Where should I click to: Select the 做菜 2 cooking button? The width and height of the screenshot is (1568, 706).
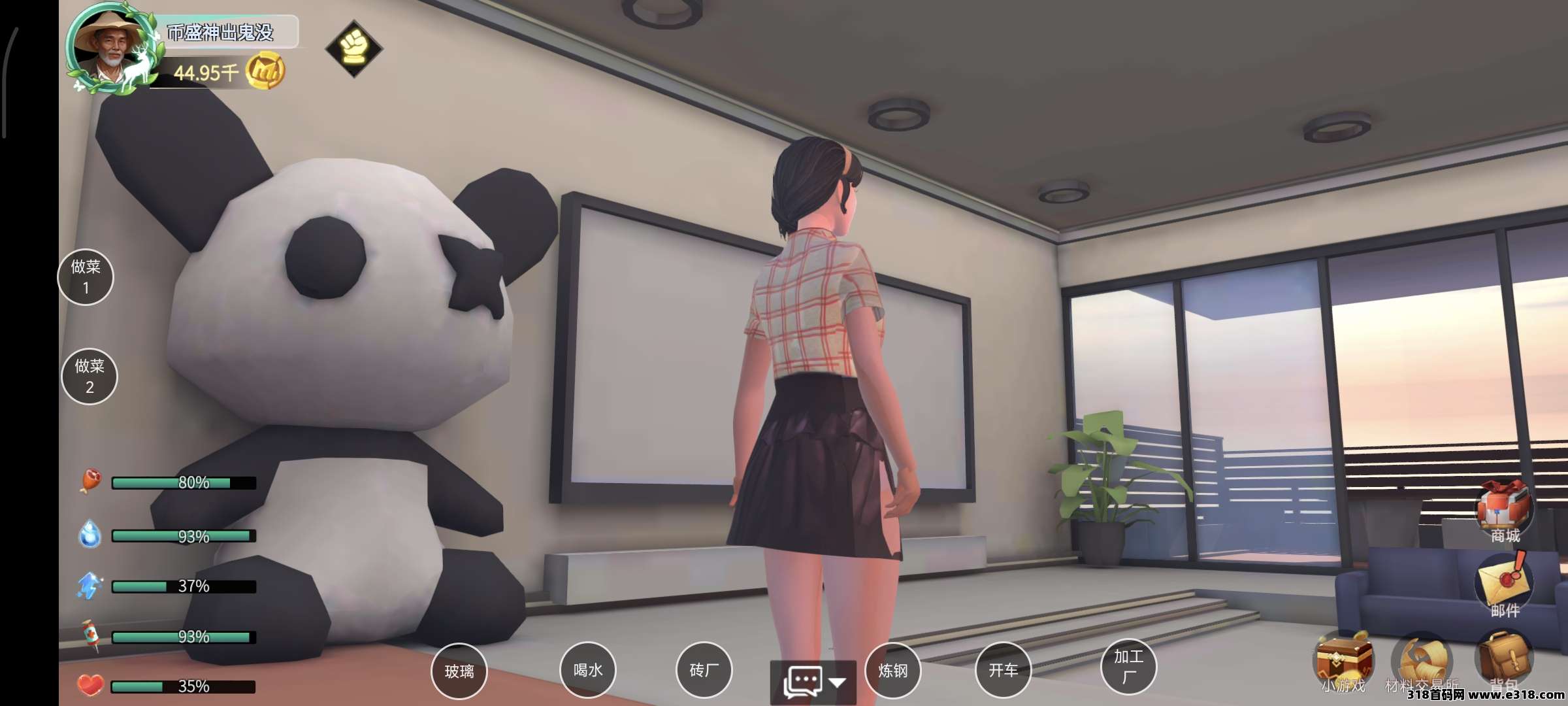[x=90, y=377]
